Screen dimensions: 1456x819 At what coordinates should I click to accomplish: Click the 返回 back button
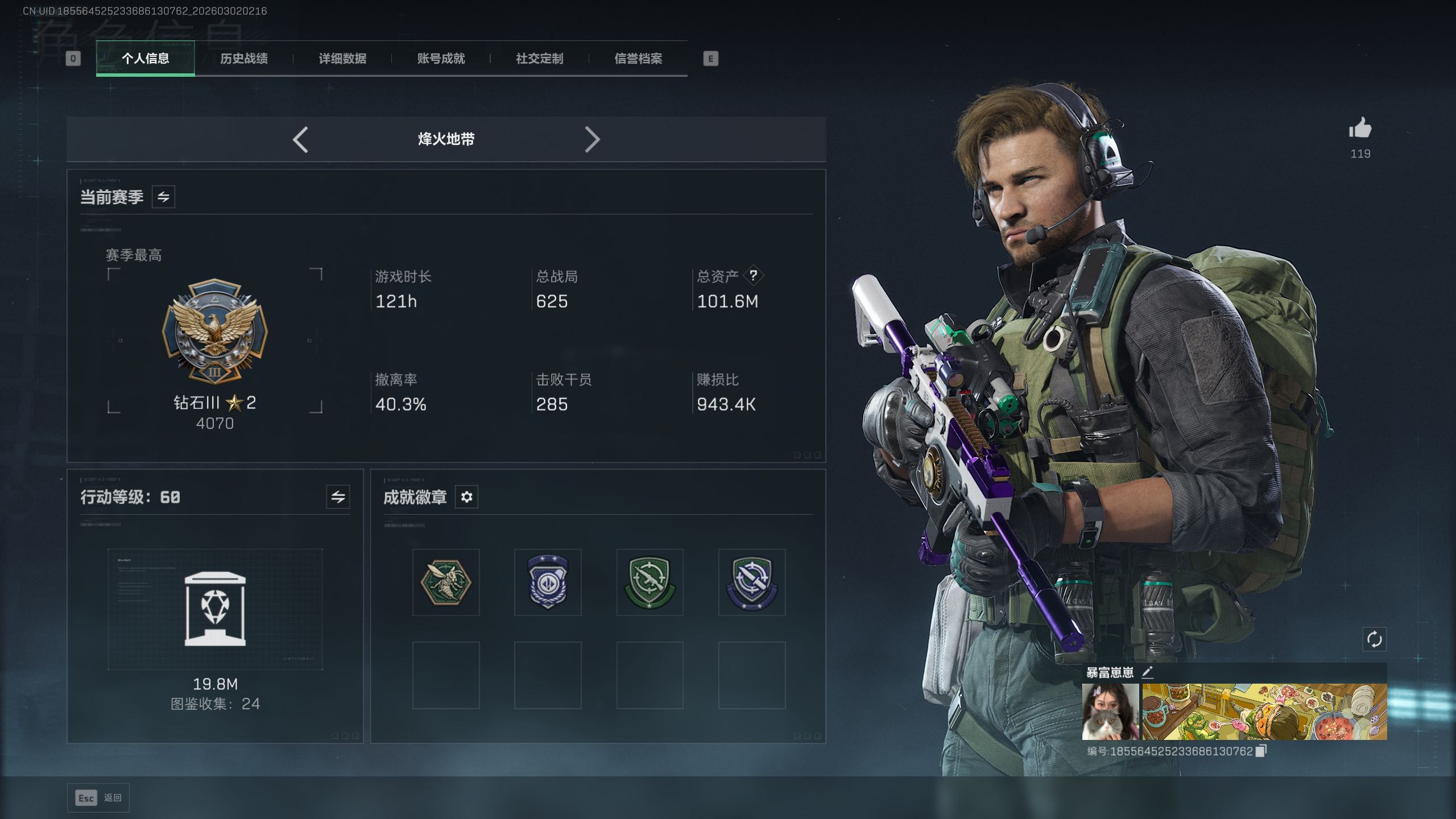[x=98, y=798]
